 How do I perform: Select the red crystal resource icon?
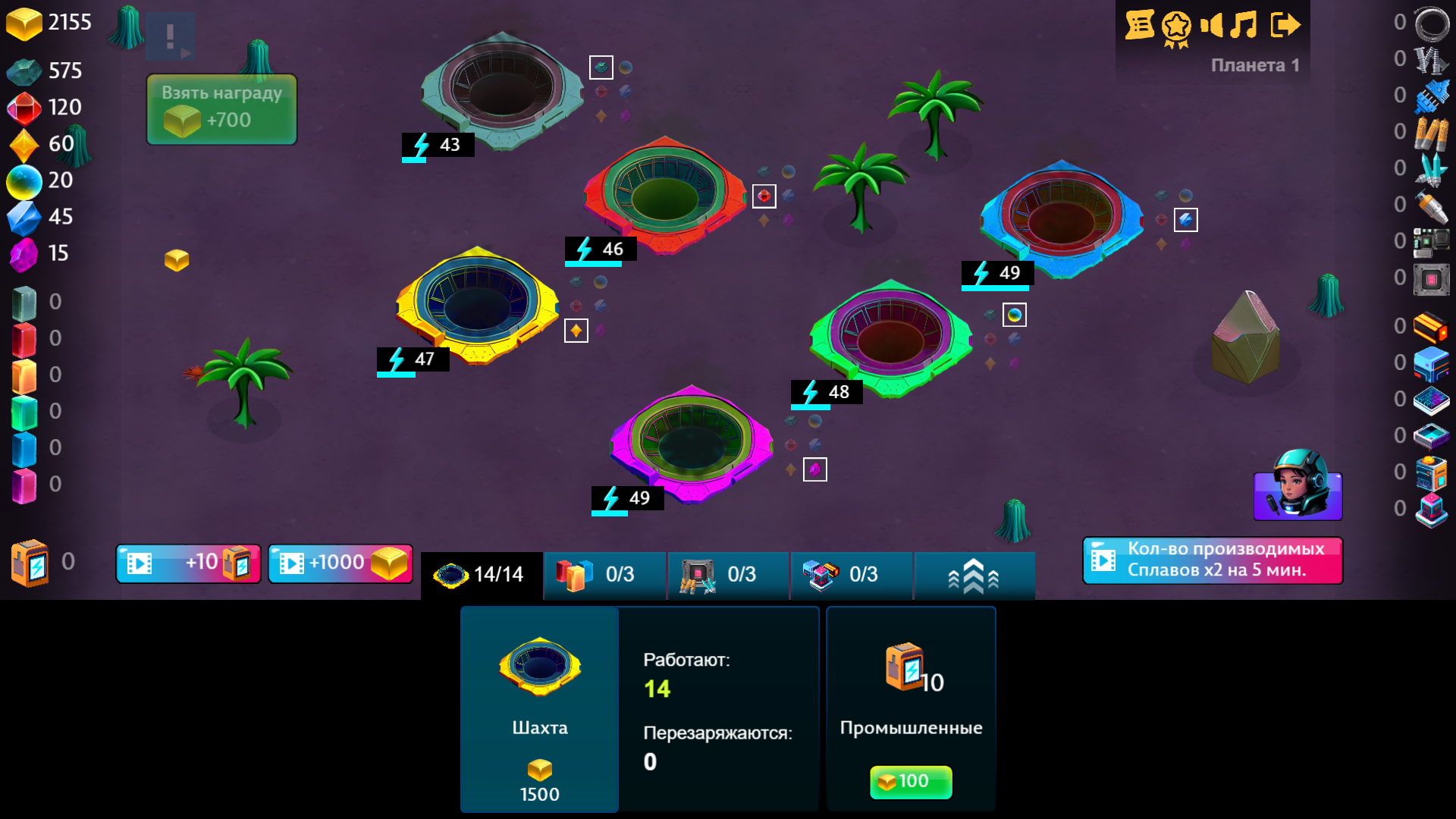click(x=23, y=107)
